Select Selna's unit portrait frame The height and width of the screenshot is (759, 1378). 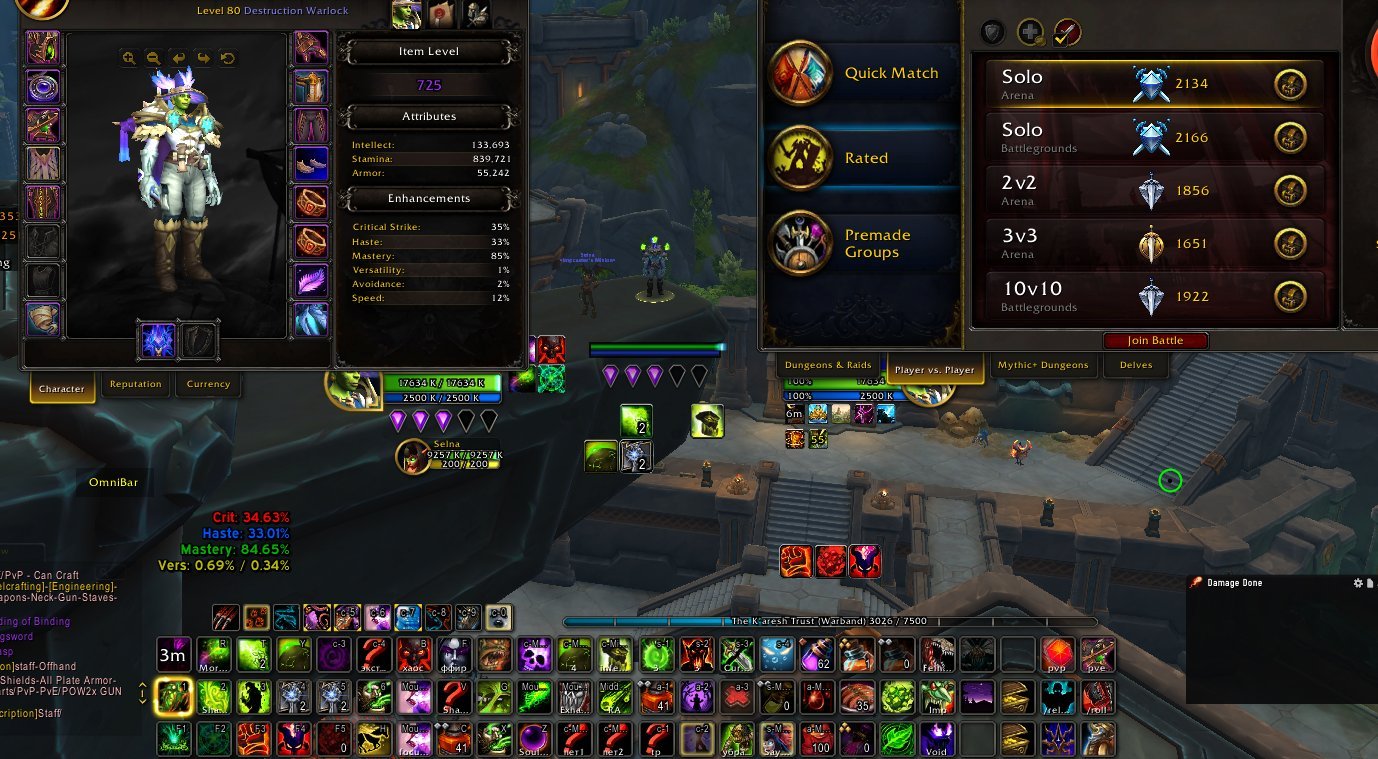412,456
